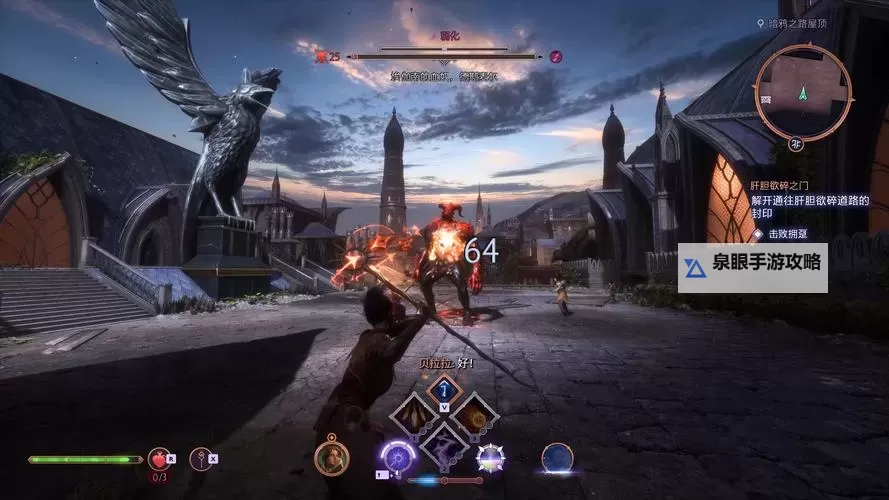The image size is (889, 500).
Task: Activate the top diamond ability slot
Action: pyautogui.click(x=444, y=390)
